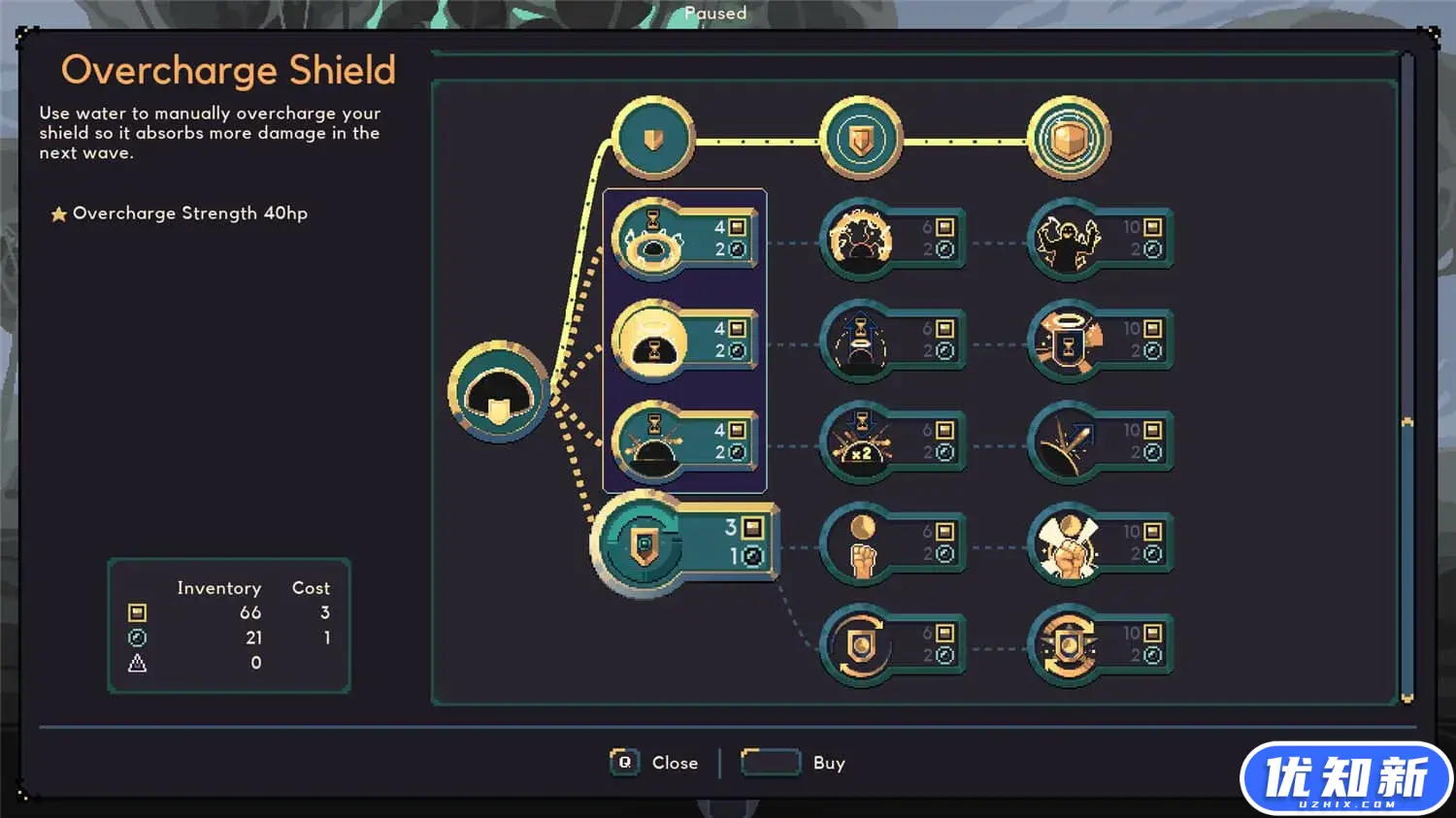This screenshot has height=818, width=1456.
Task: Select the small shield node in top row
Action: (653, 138)
